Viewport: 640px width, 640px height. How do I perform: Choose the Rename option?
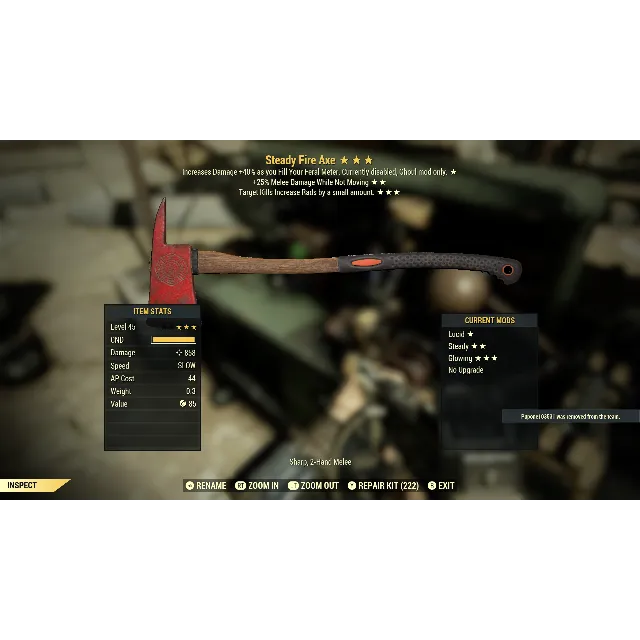206,486
